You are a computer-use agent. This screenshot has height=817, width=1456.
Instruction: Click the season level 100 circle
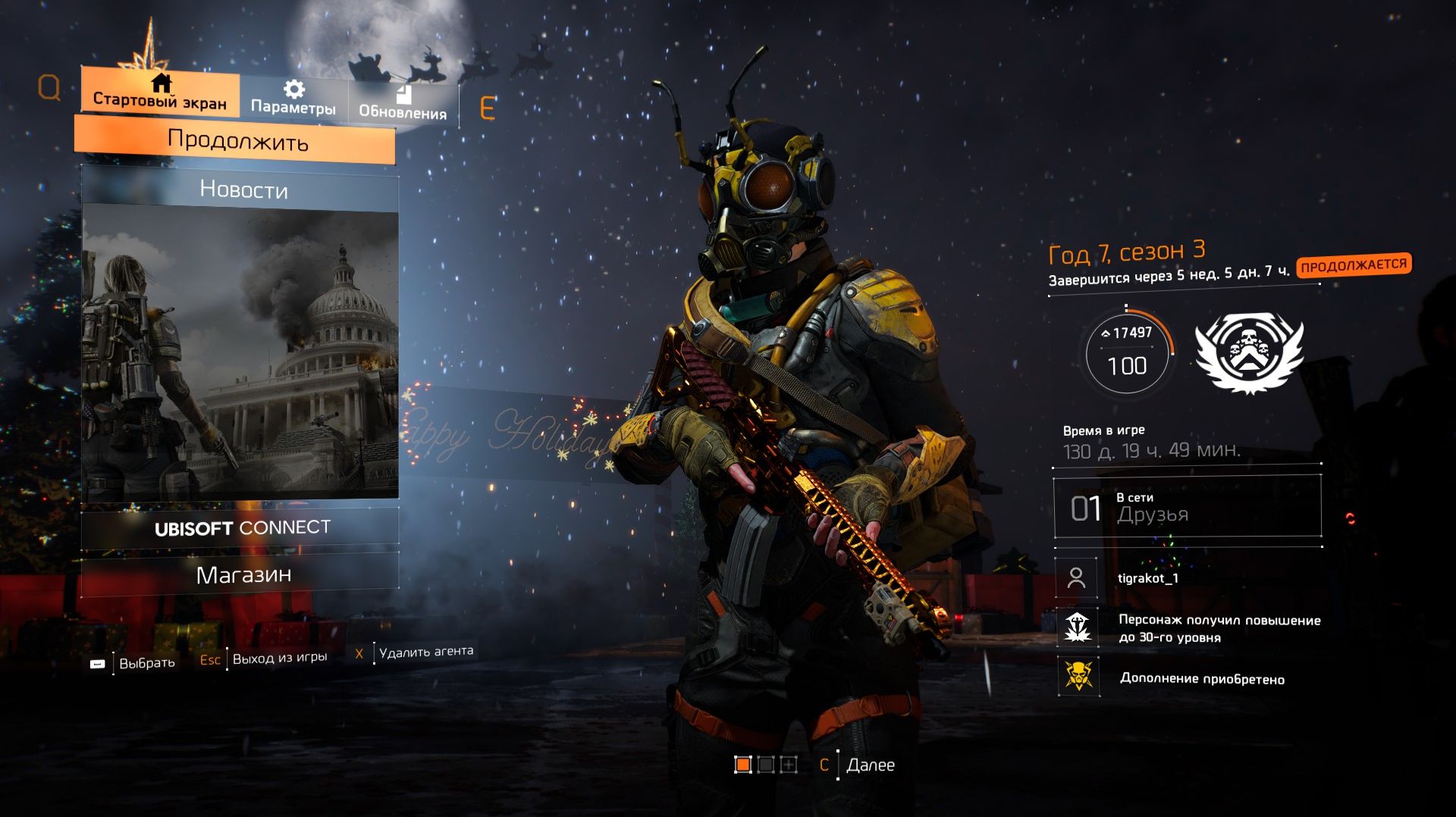1127,353
